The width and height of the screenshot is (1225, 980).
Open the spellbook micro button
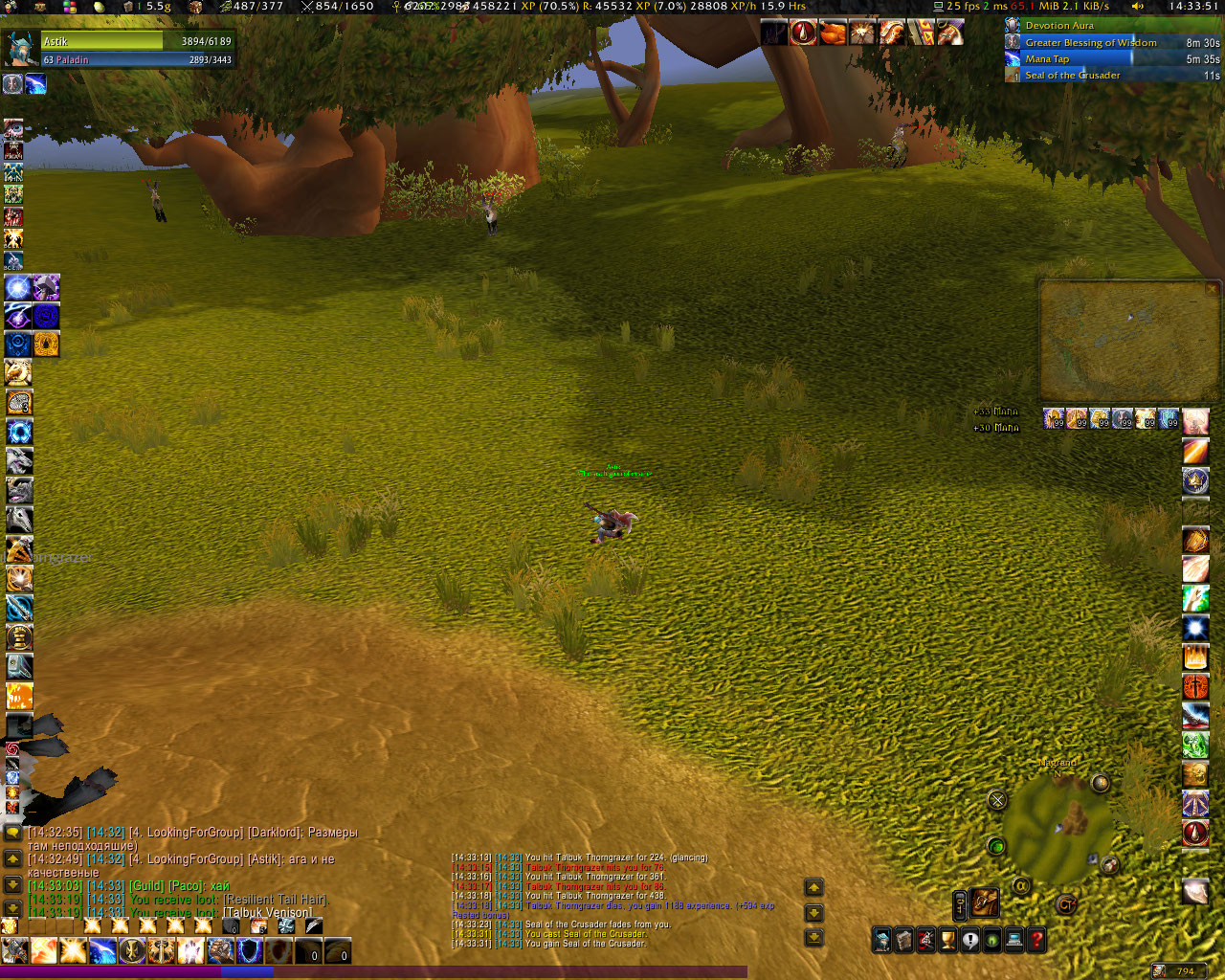(903, 940)
